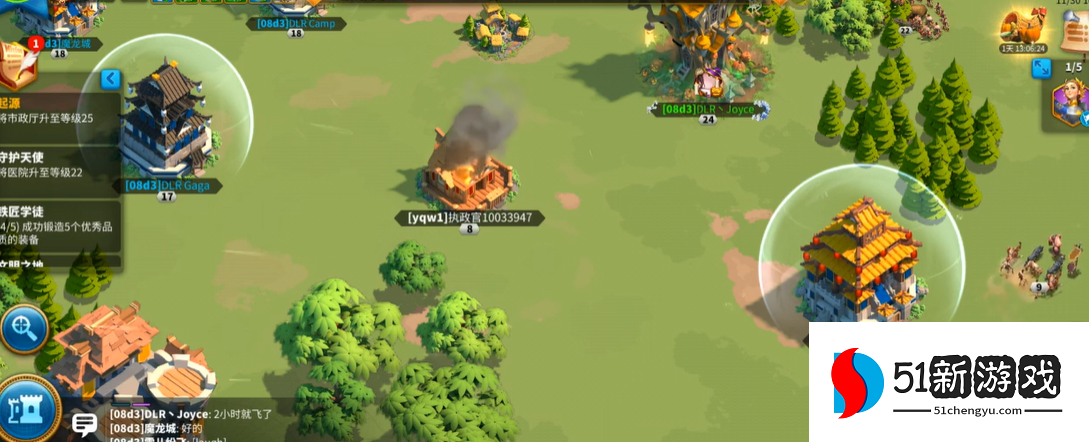
Task: Select the quest to upgrade the Hospital to level 22
Action: tap(58, 165)
